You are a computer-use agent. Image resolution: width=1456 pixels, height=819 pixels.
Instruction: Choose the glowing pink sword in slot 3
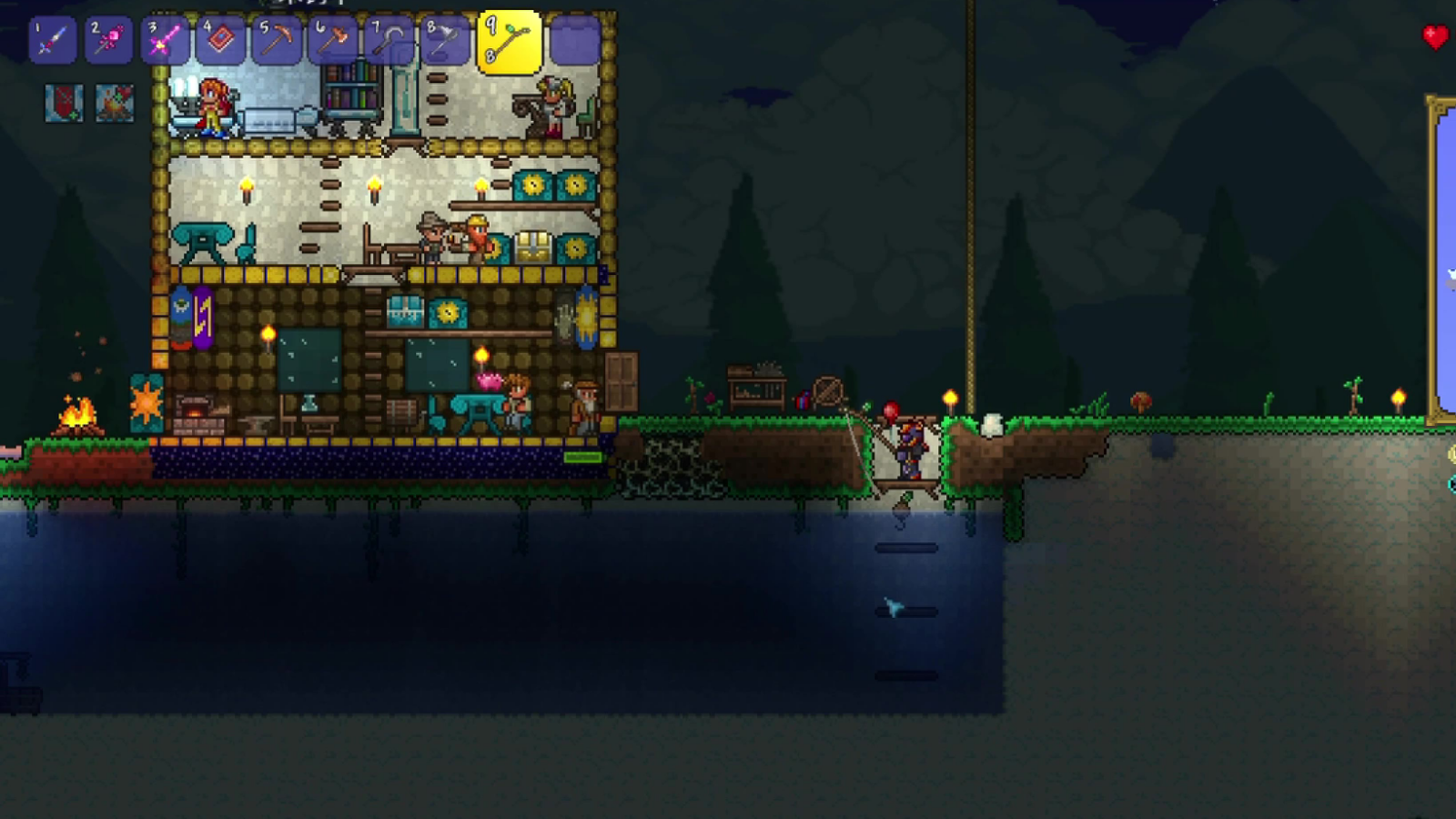[165, 41]
